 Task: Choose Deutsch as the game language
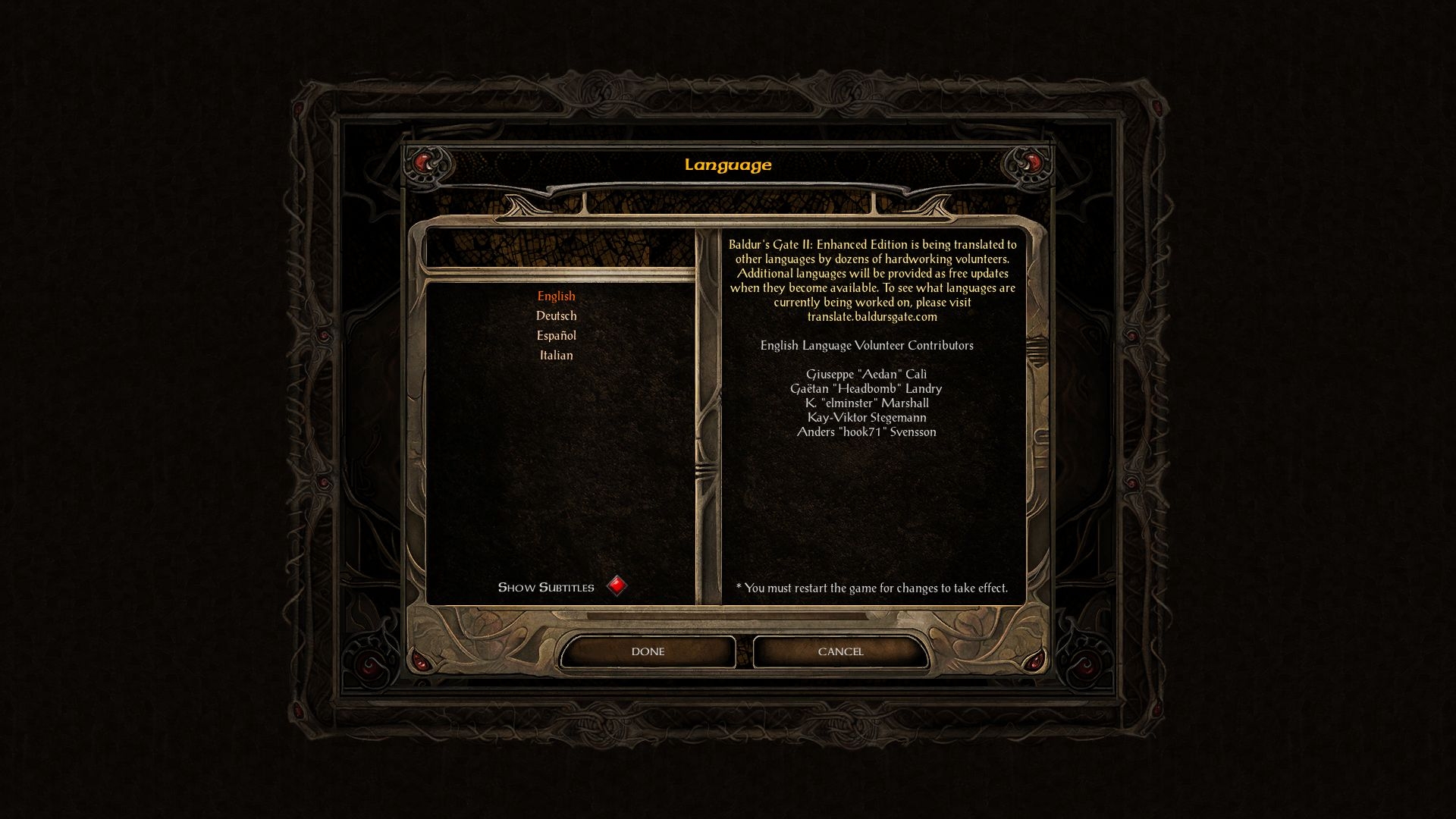[x=556, y=316]
